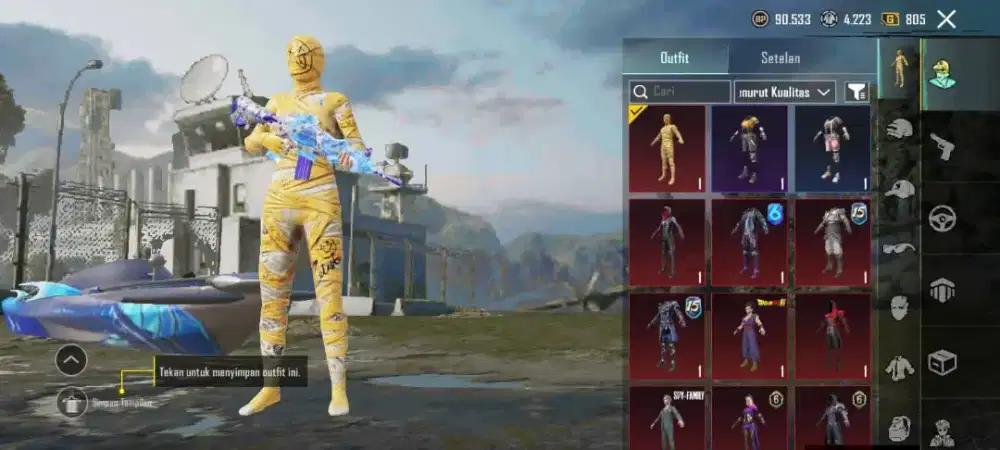The image size is (1000, 450).
Task: Select the yellow mummy outfit thumbnail
Action: (666, 148)
